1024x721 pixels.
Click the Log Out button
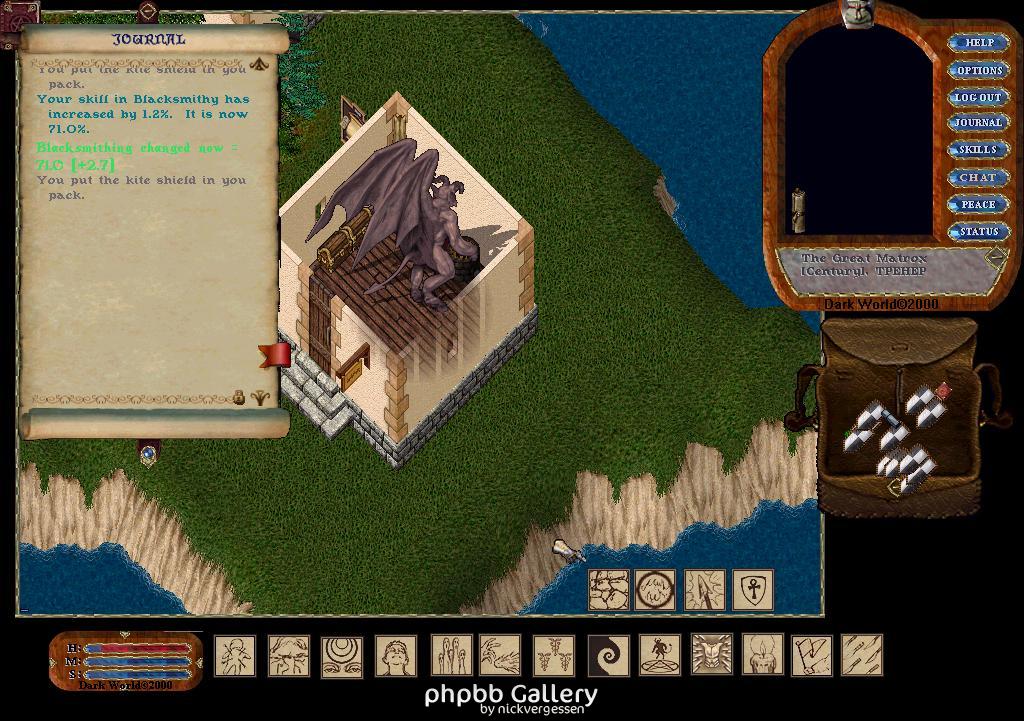[x=977, y=97]
